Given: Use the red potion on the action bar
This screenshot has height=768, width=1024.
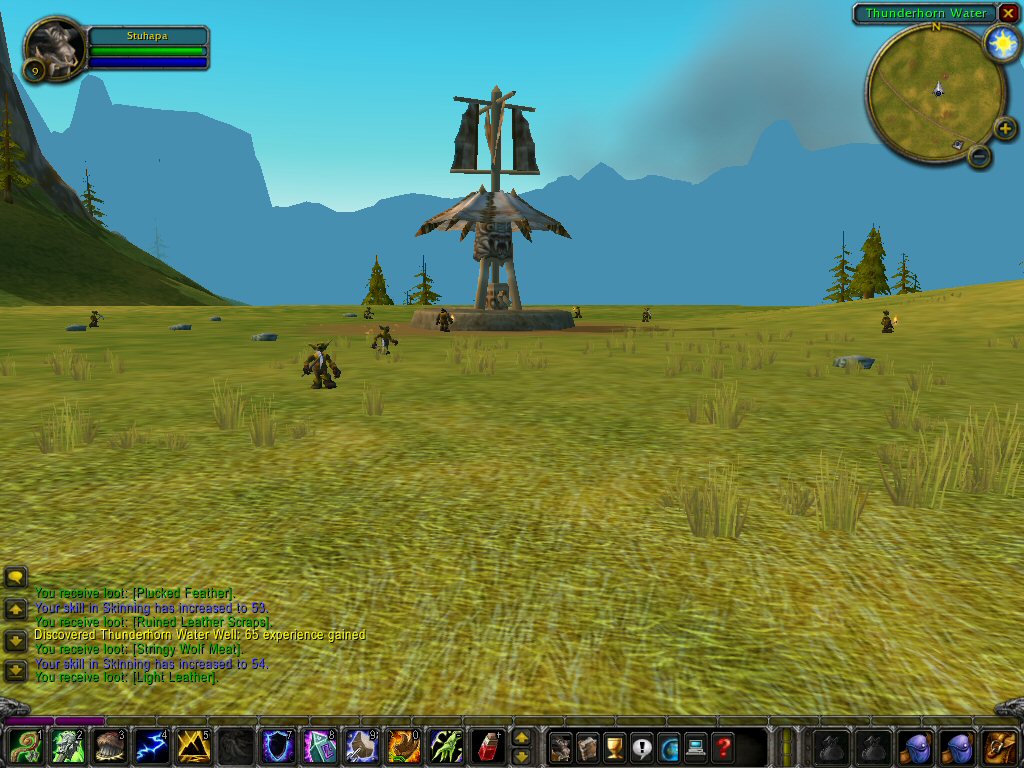Looking at the screenshot, I should pos(487,746).
